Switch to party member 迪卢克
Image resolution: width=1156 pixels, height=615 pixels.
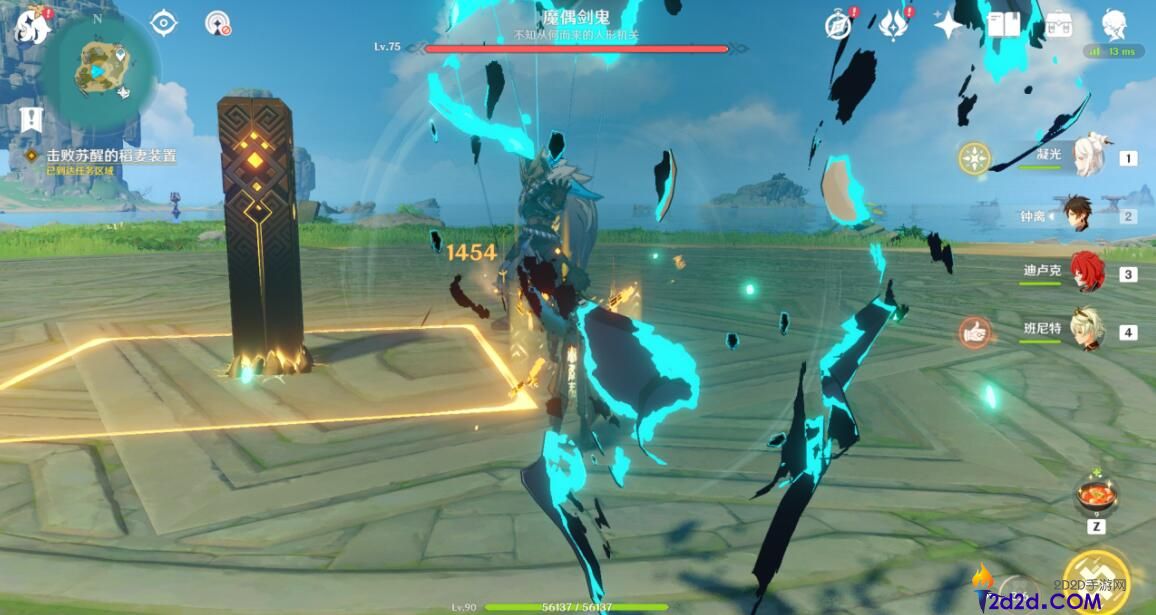click(1084, 273)
